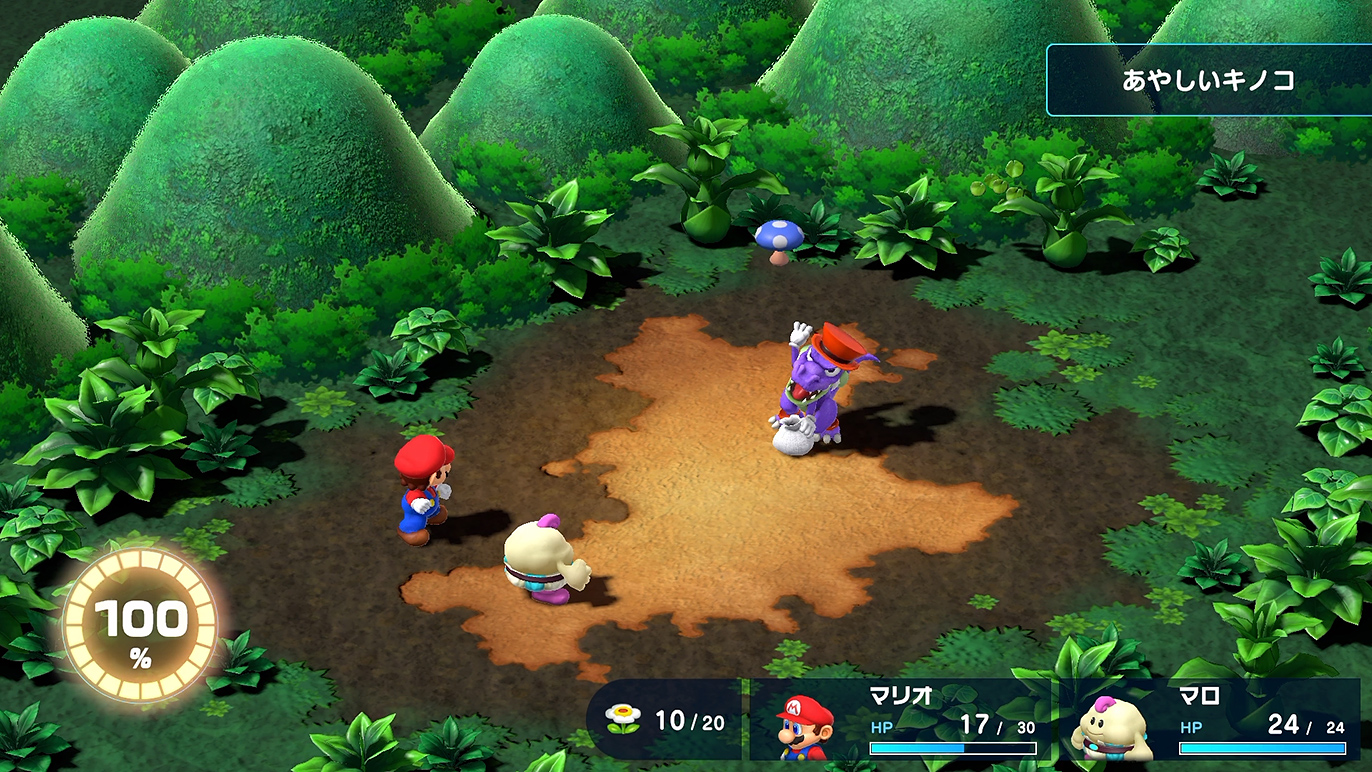The height and width of the screenshot is (772, 1372).
Task: Click the あやしいキノコ item name banner
Action: coord(1208,80)
